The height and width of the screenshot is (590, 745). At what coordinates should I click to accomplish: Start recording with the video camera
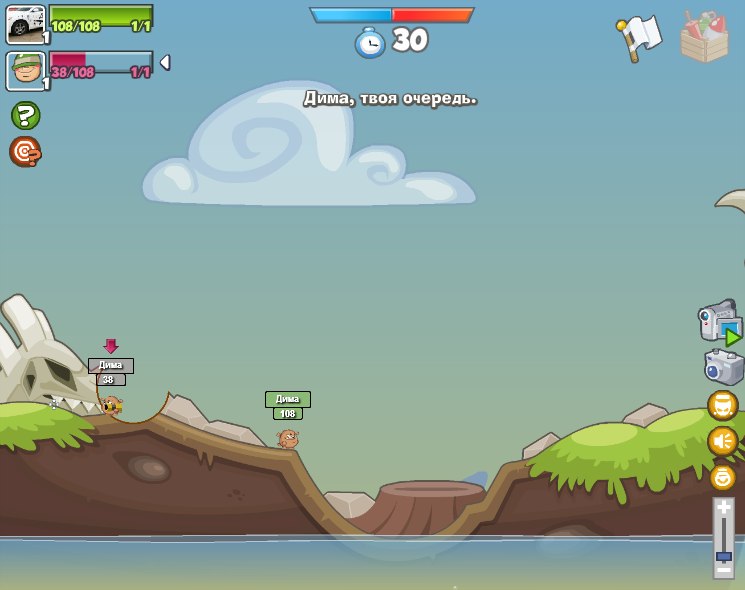click(719, 323)
